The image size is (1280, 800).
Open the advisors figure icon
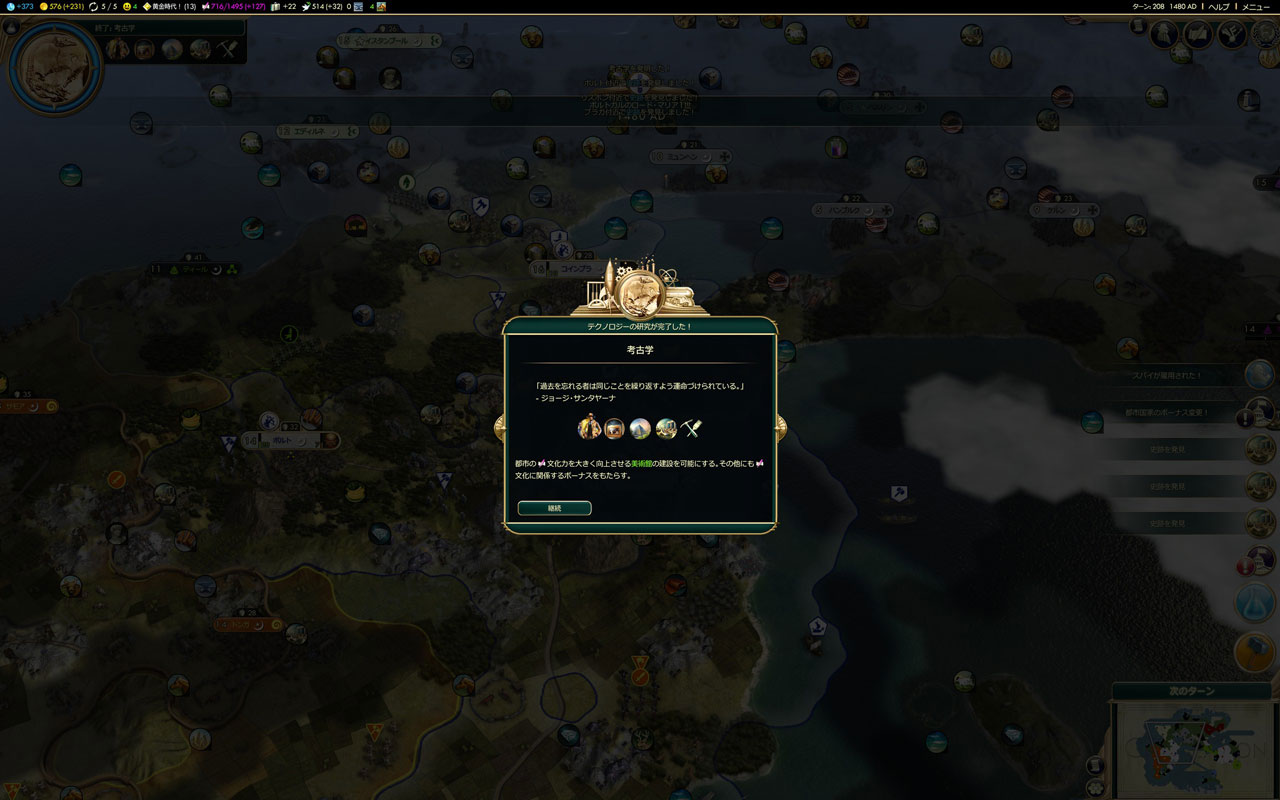pos(1164,35)
